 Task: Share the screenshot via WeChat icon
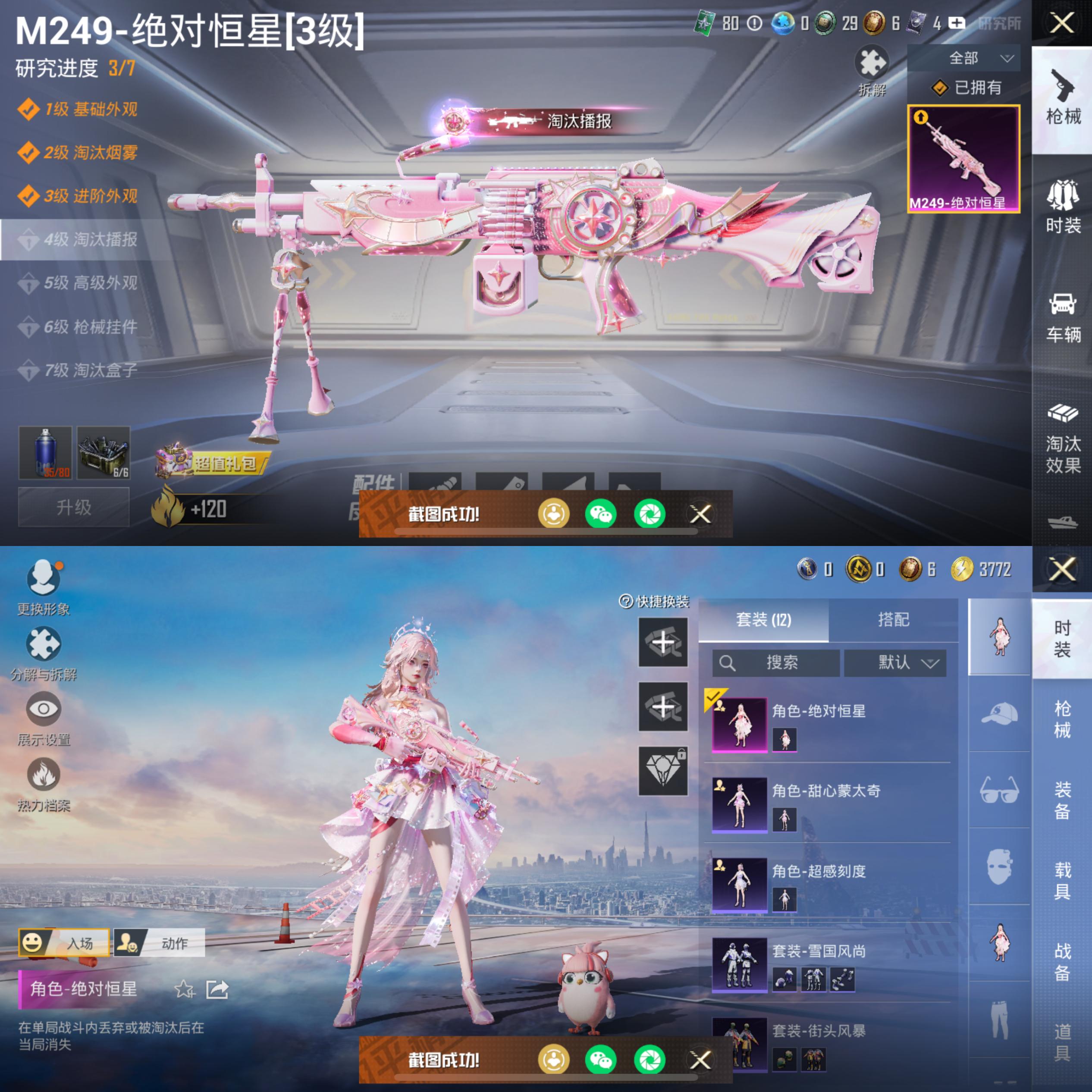coord(601,515)
